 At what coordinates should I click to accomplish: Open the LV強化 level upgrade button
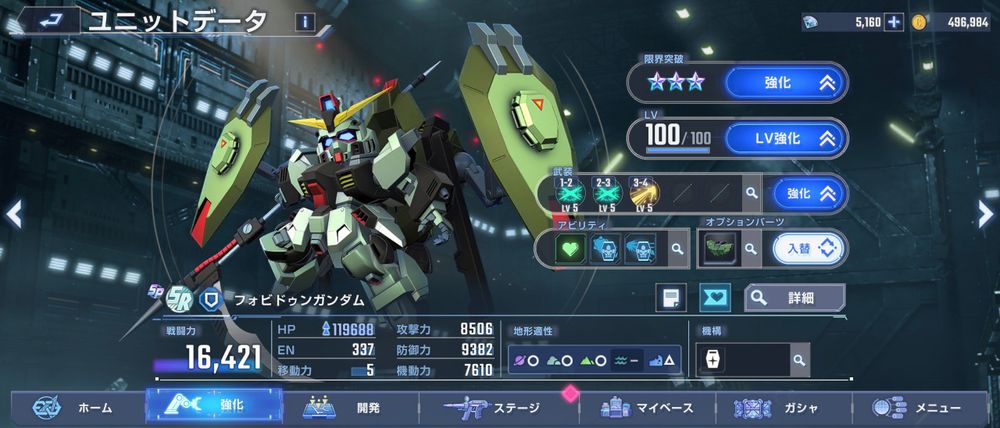786,138
